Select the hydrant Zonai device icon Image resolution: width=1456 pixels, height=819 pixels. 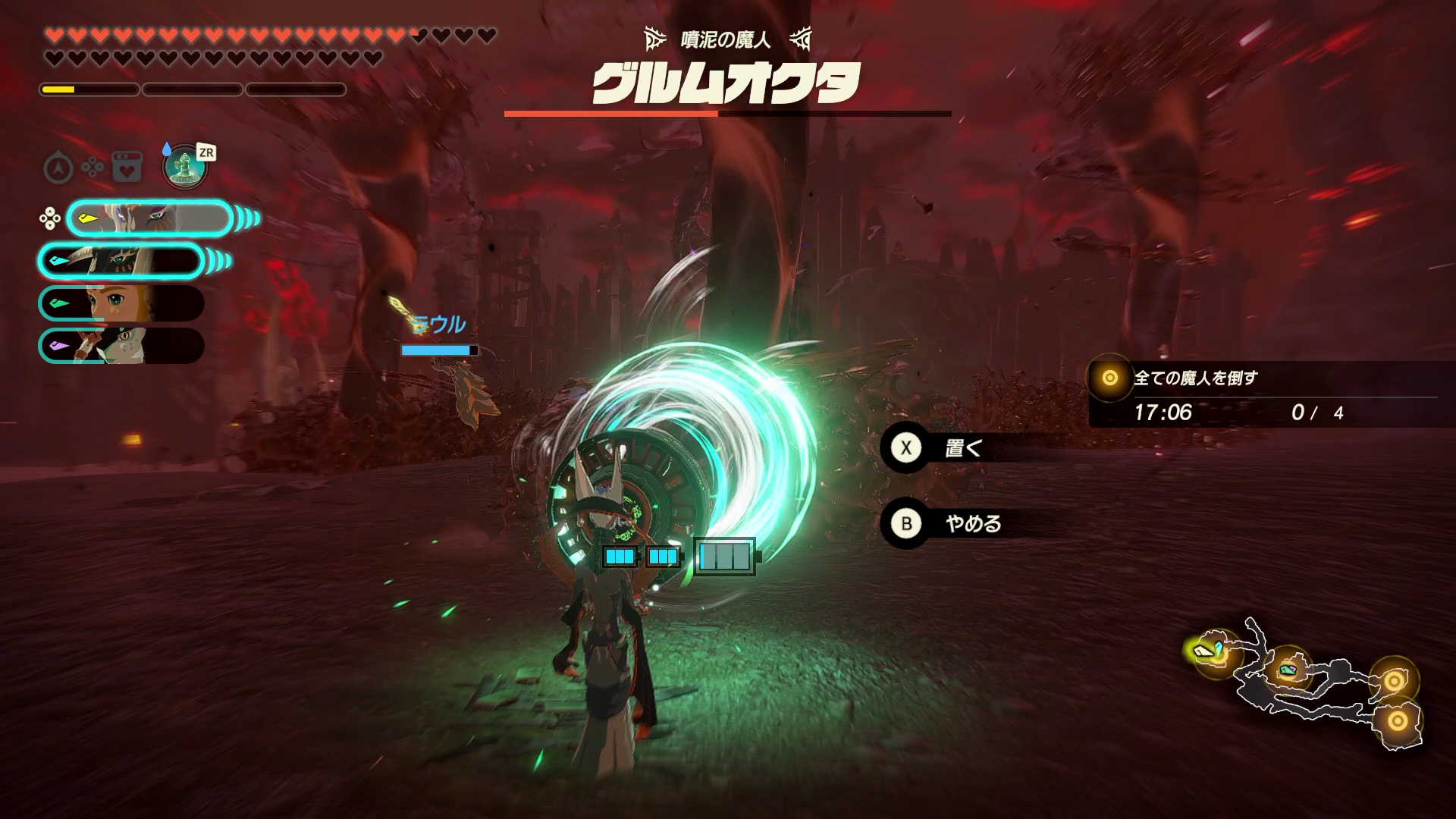(x=184, y=166)
